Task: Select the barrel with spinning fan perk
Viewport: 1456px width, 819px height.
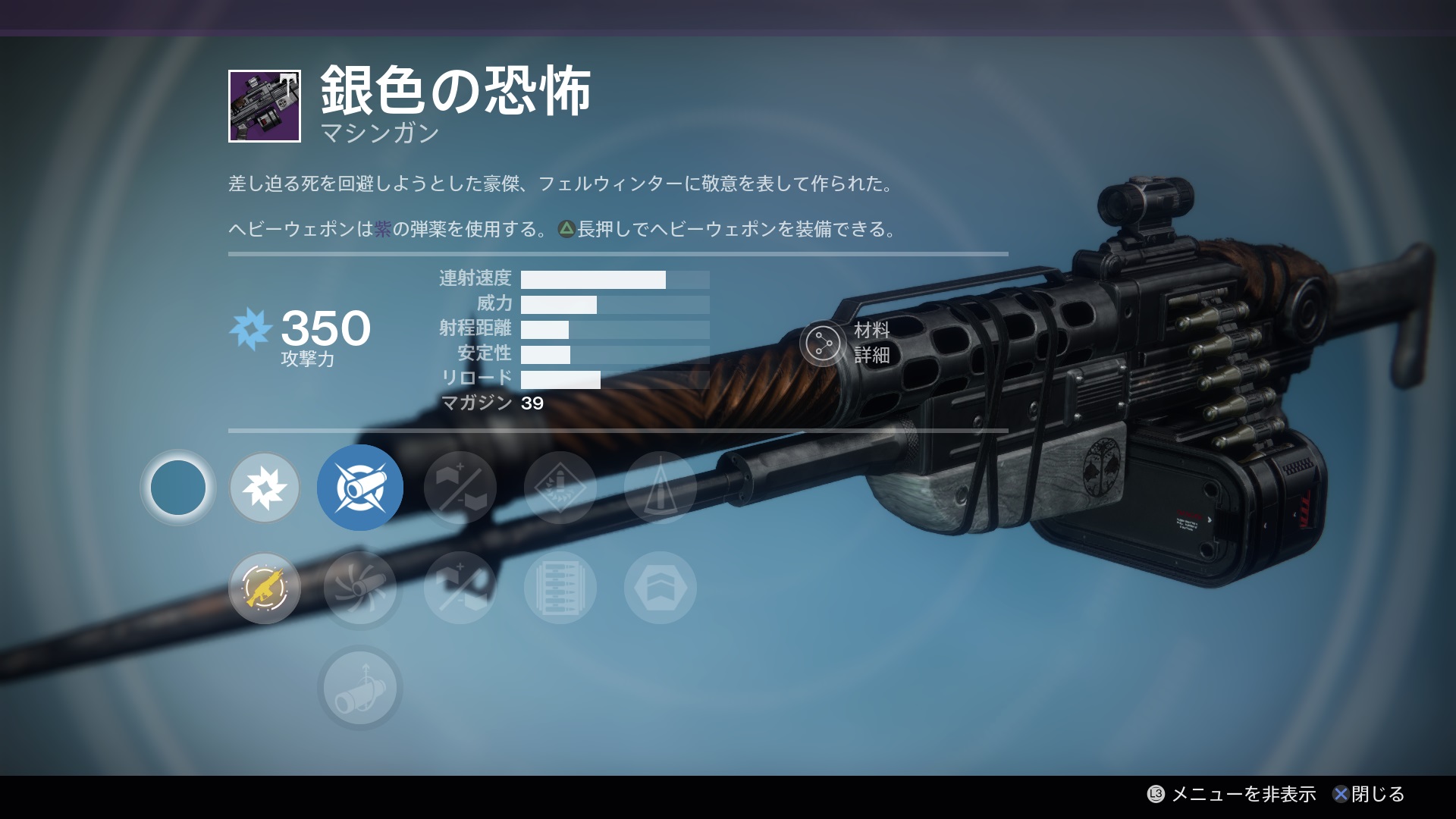Action: [360, 588]
